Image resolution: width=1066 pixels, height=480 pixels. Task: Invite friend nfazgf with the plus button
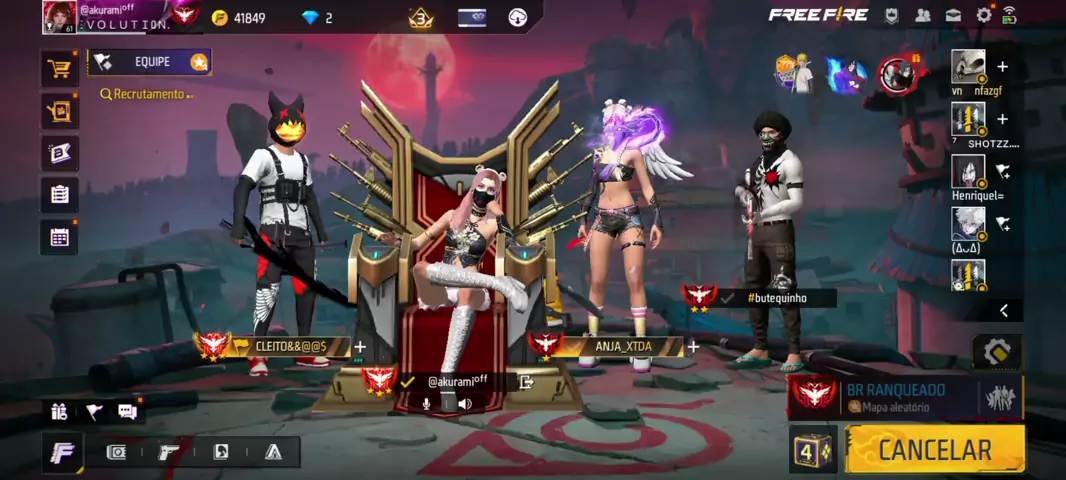click(x=1002, y=67)
